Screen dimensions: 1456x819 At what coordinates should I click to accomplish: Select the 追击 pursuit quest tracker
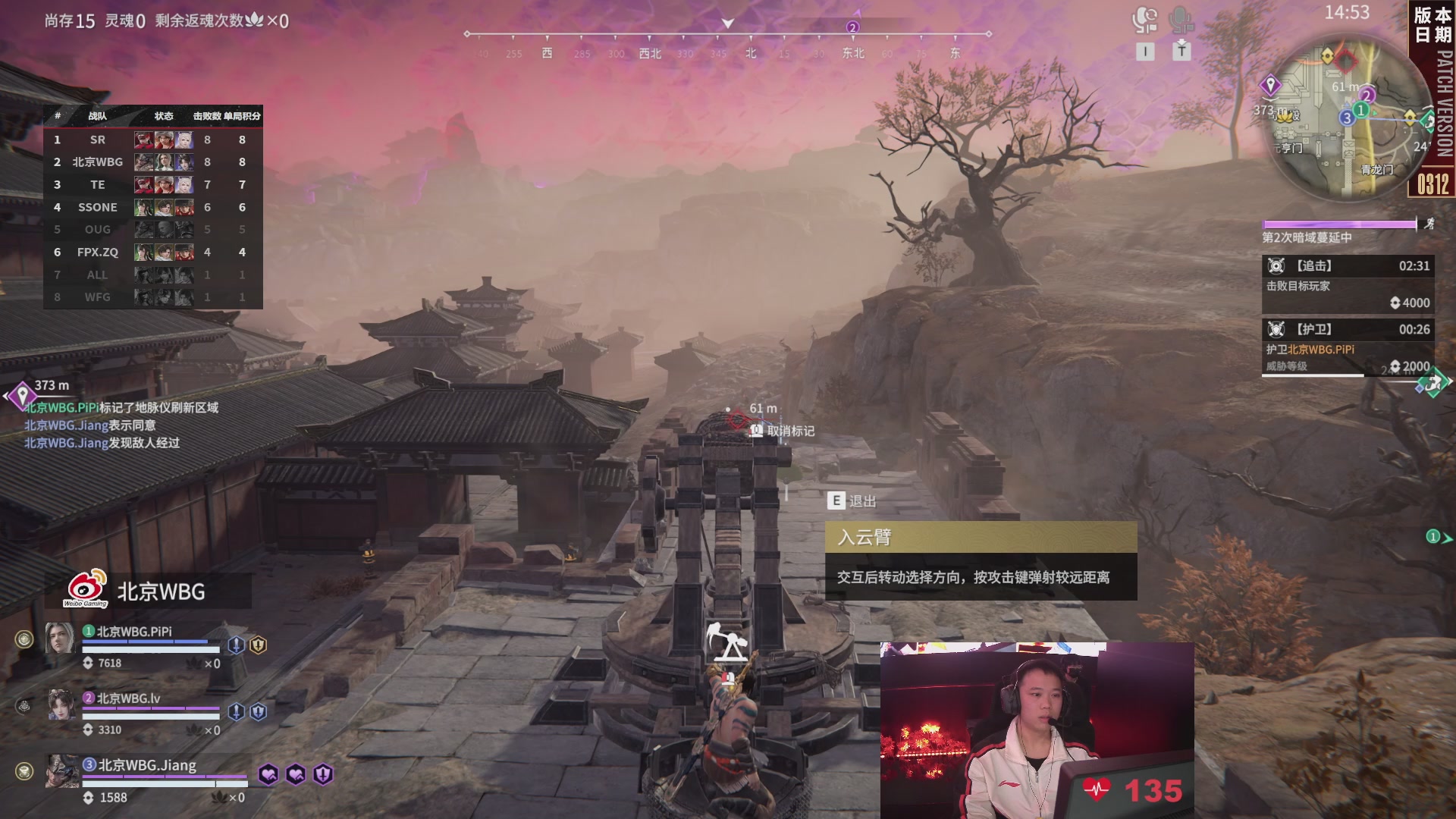click(1347, 284)
